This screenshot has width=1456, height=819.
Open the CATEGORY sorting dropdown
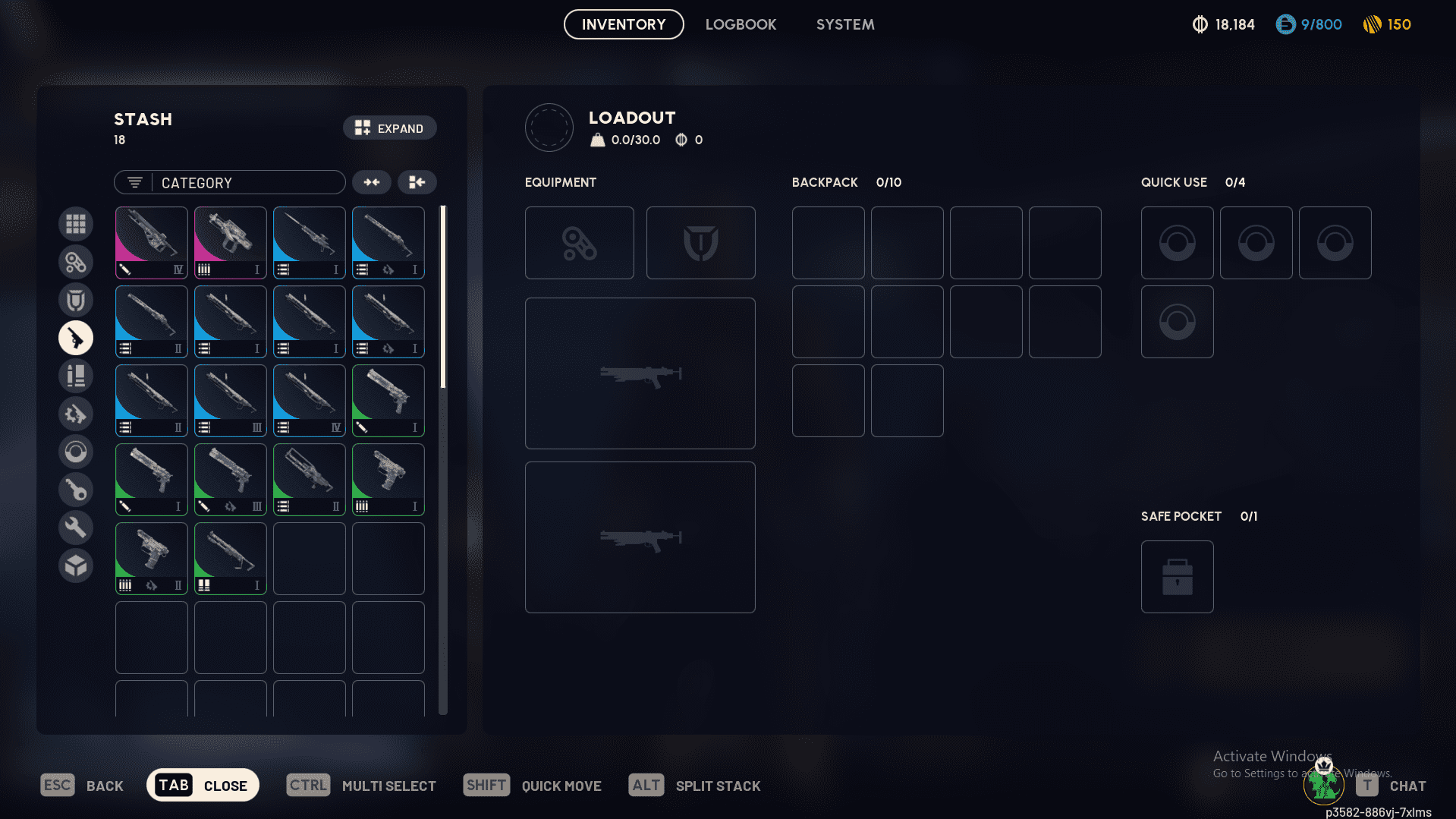229,182
